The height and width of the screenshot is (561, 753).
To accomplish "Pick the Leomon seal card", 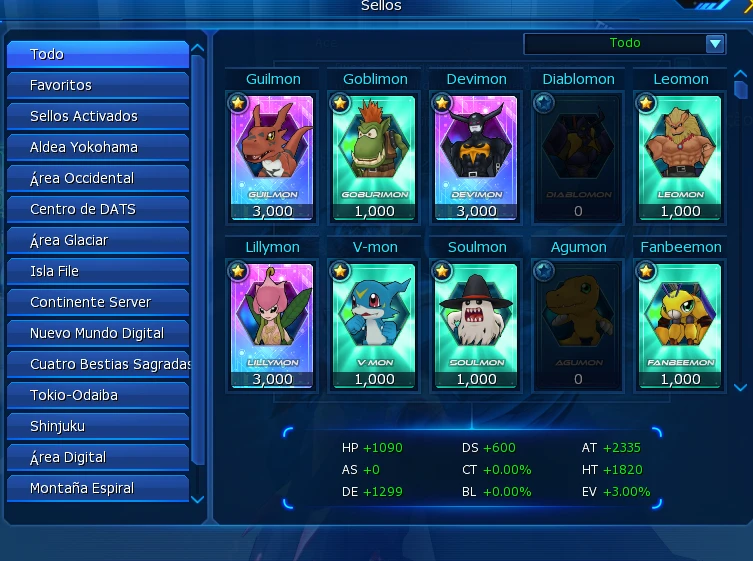I will (x=680, y=156).
